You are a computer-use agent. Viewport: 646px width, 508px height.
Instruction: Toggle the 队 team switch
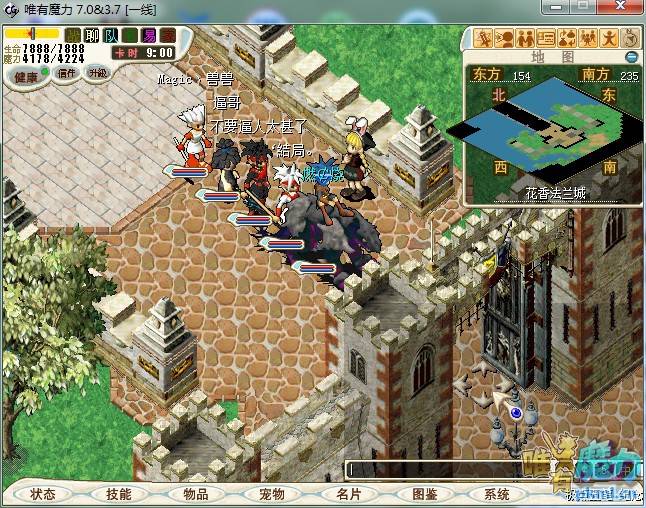tap(110, 35)
